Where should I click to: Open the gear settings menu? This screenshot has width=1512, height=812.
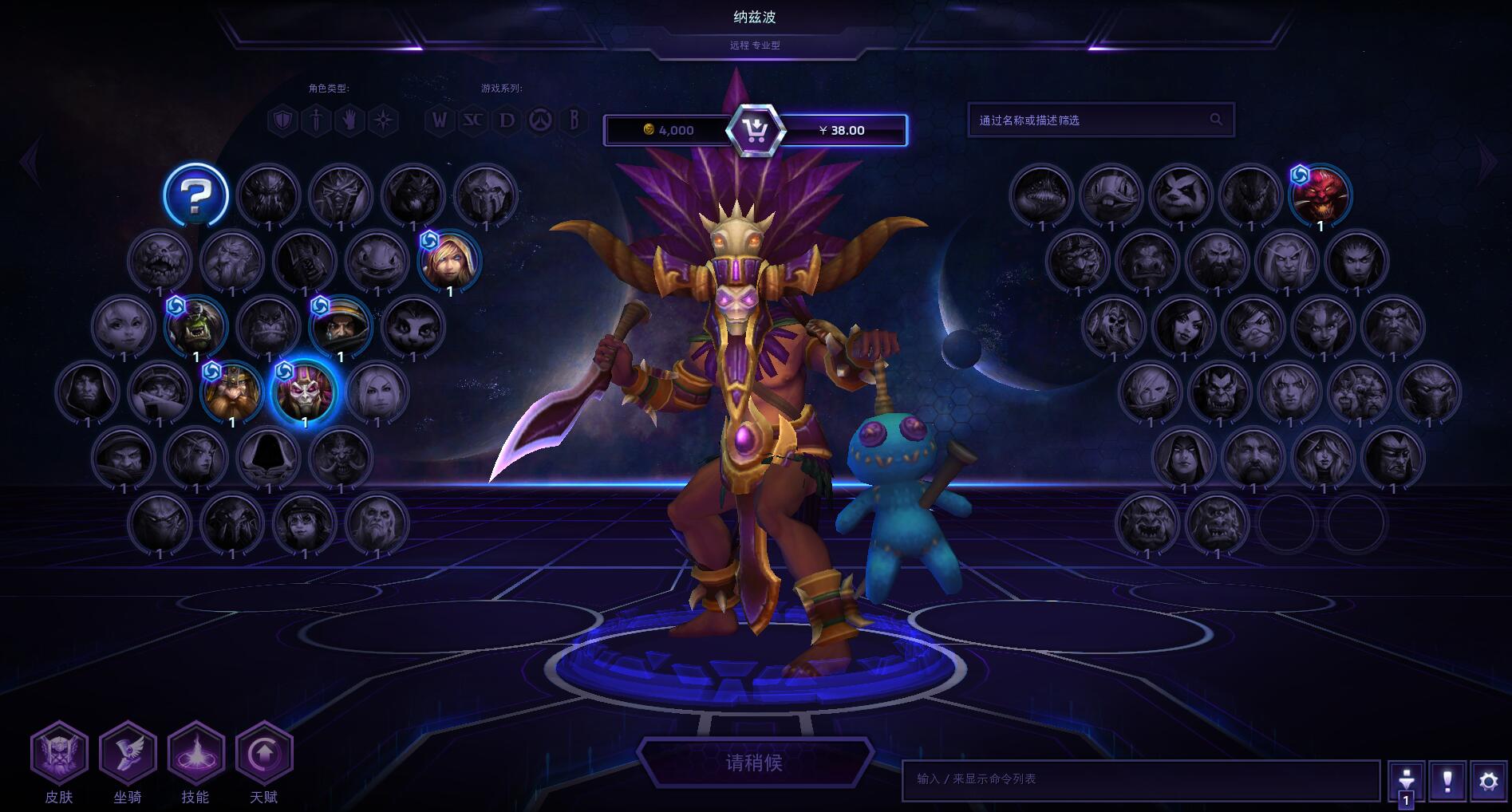pyautogui.click(x=1488, y=781)
